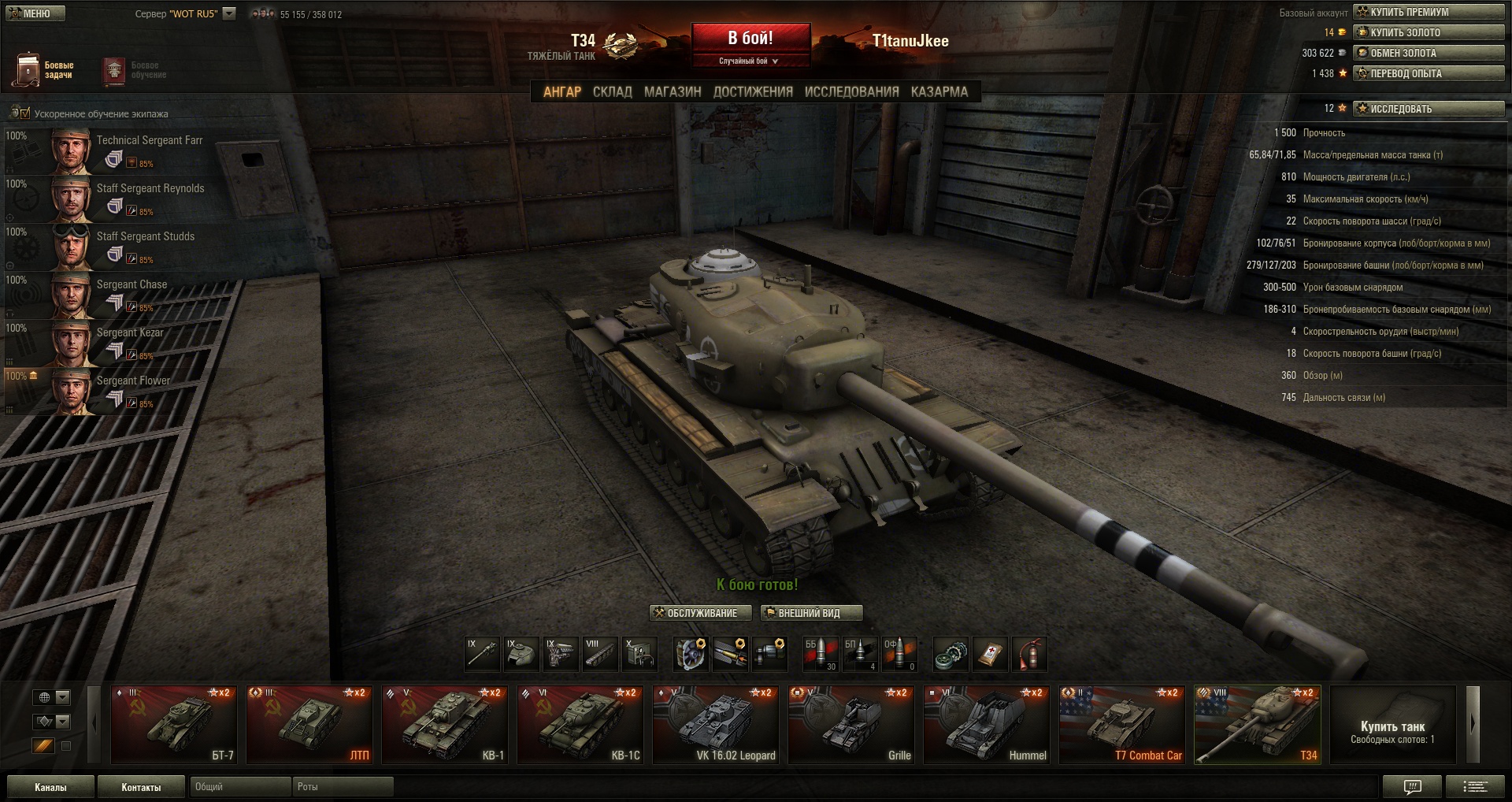Go to the ИССЛЕДОВАНИЯ tab
This screenshot has height=802, width=1512.
click(x=851, y=92)
